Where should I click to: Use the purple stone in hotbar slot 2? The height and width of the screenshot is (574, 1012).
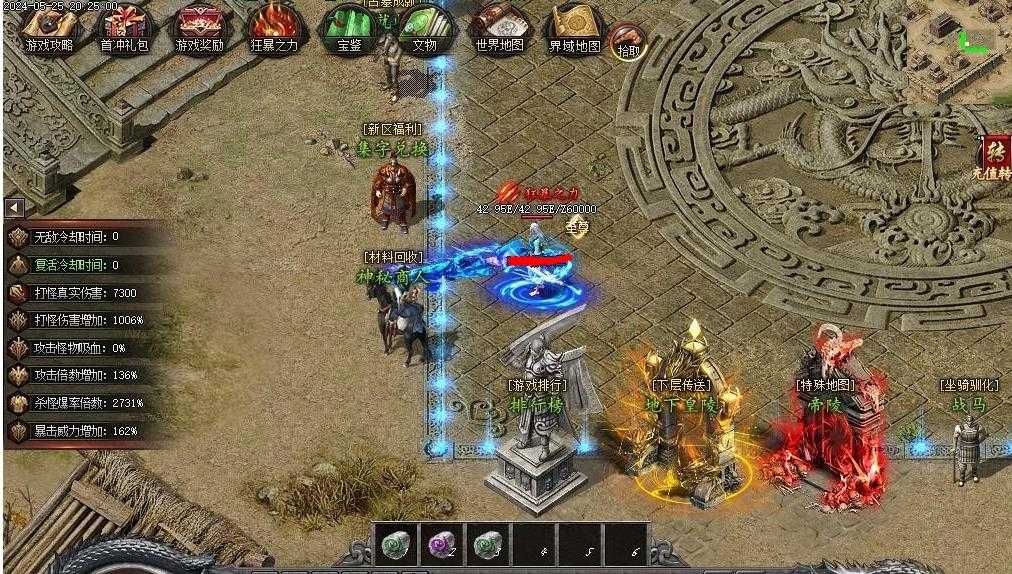441,545
